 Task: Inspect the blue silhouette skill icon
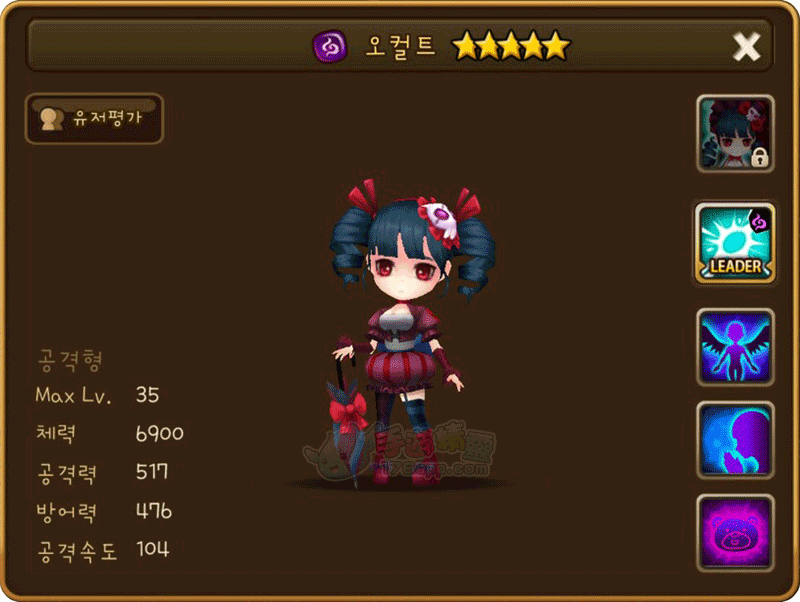coord(735,440)
